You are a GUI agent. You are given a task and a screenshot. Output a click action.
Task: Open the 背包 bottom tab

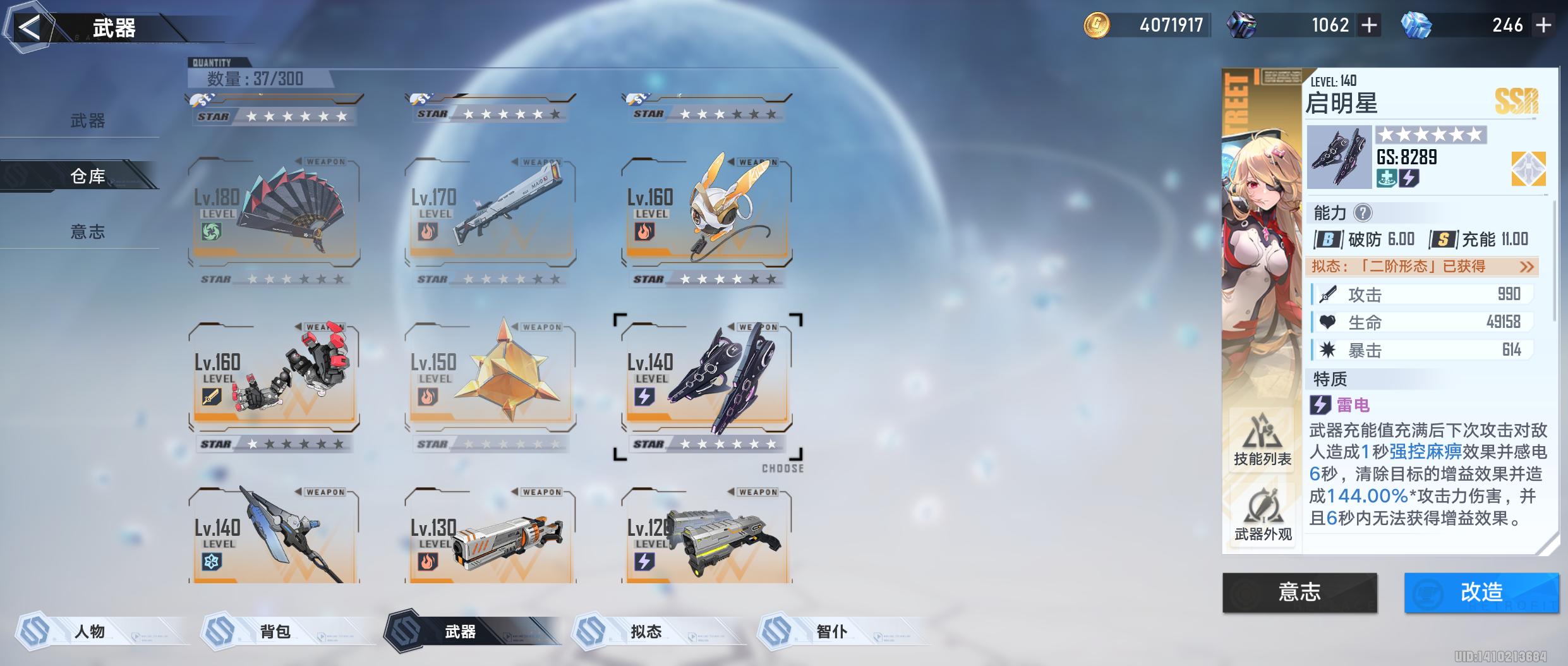pos(275,631)
